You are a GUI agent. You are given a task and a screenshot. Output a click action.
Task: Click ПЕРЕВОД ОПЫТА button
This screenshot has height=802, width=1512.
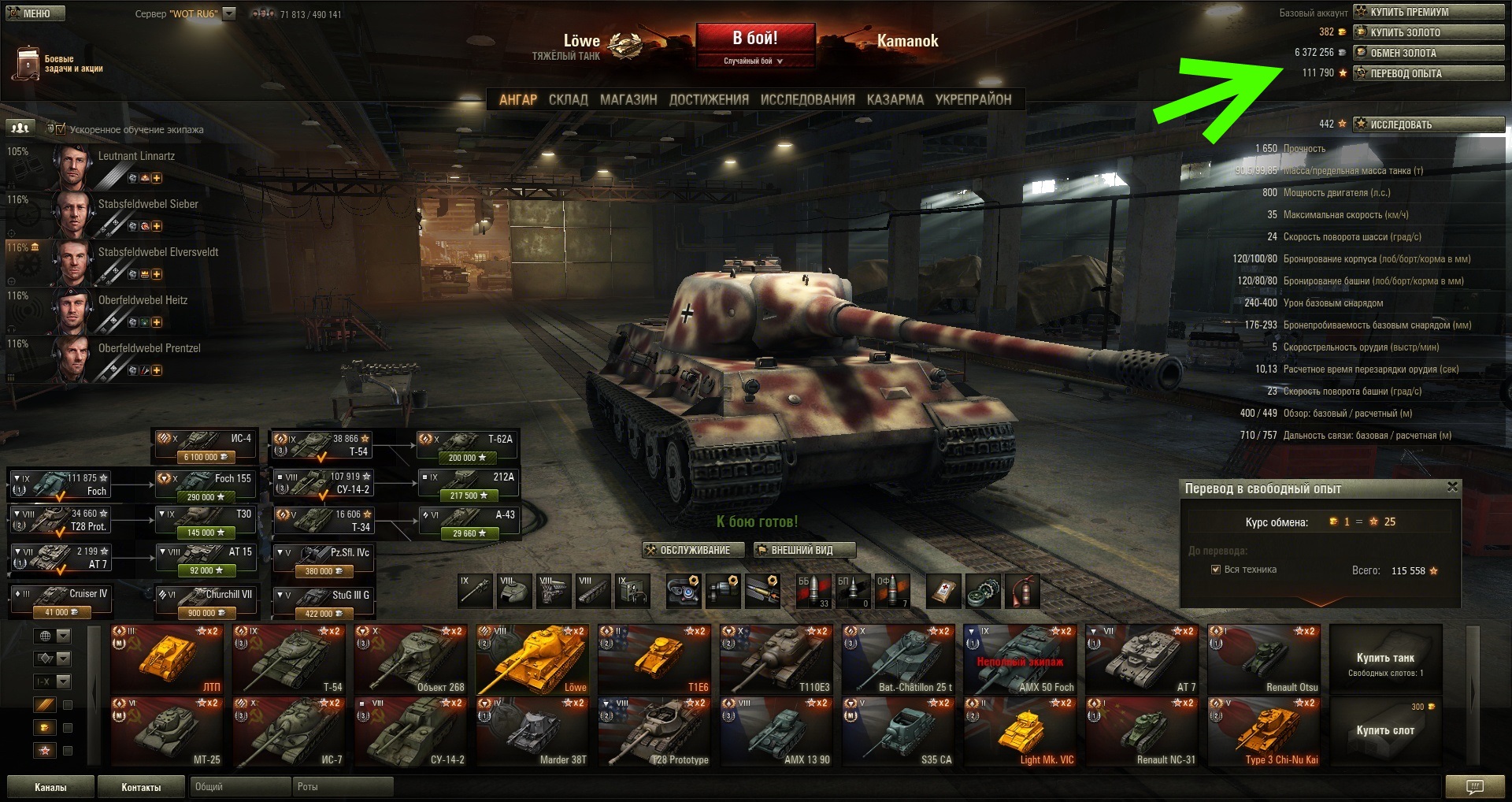click(1429, 73)
